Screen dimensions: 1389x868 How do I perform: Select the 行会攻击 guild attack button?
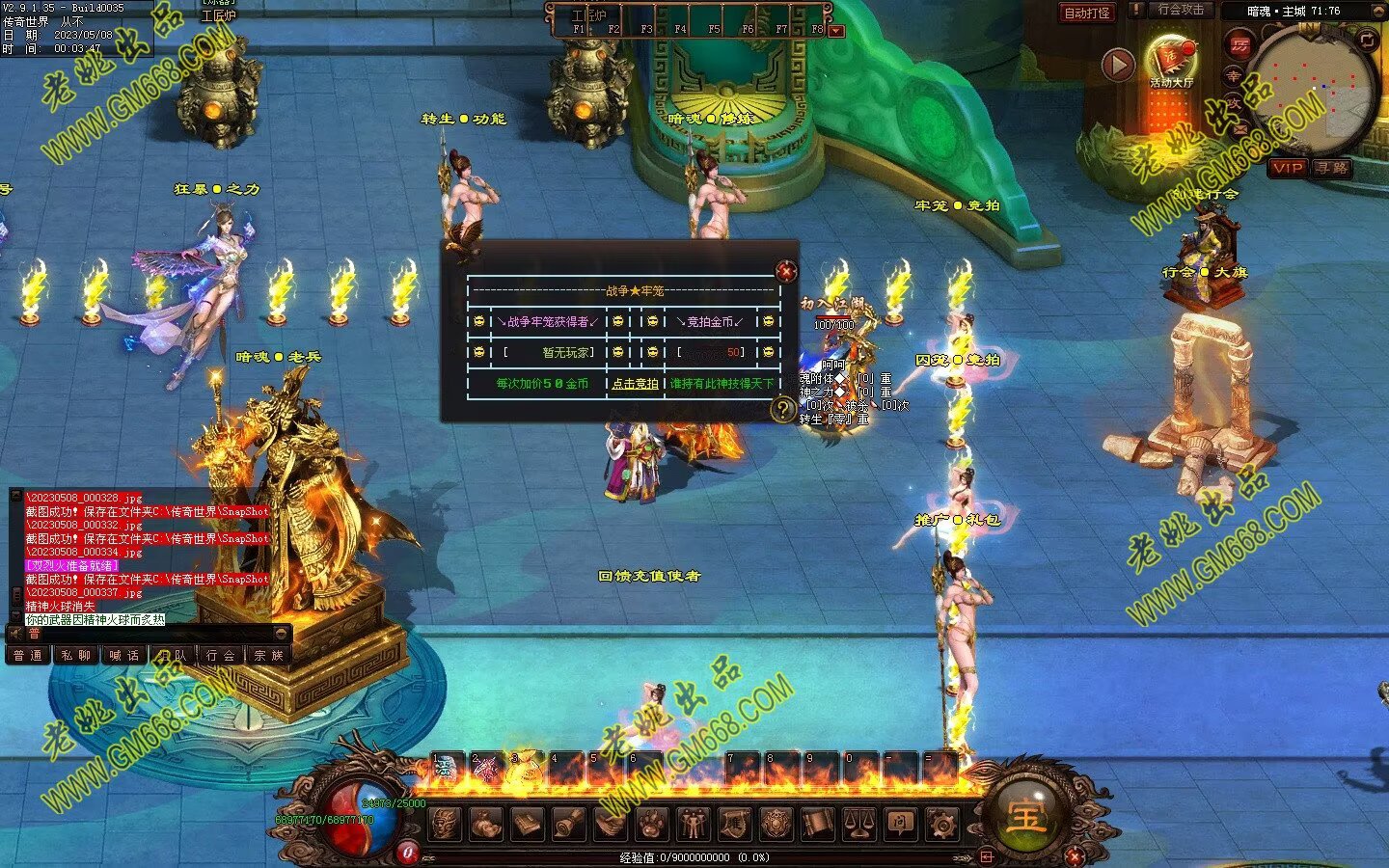(x=1181, y=10)
